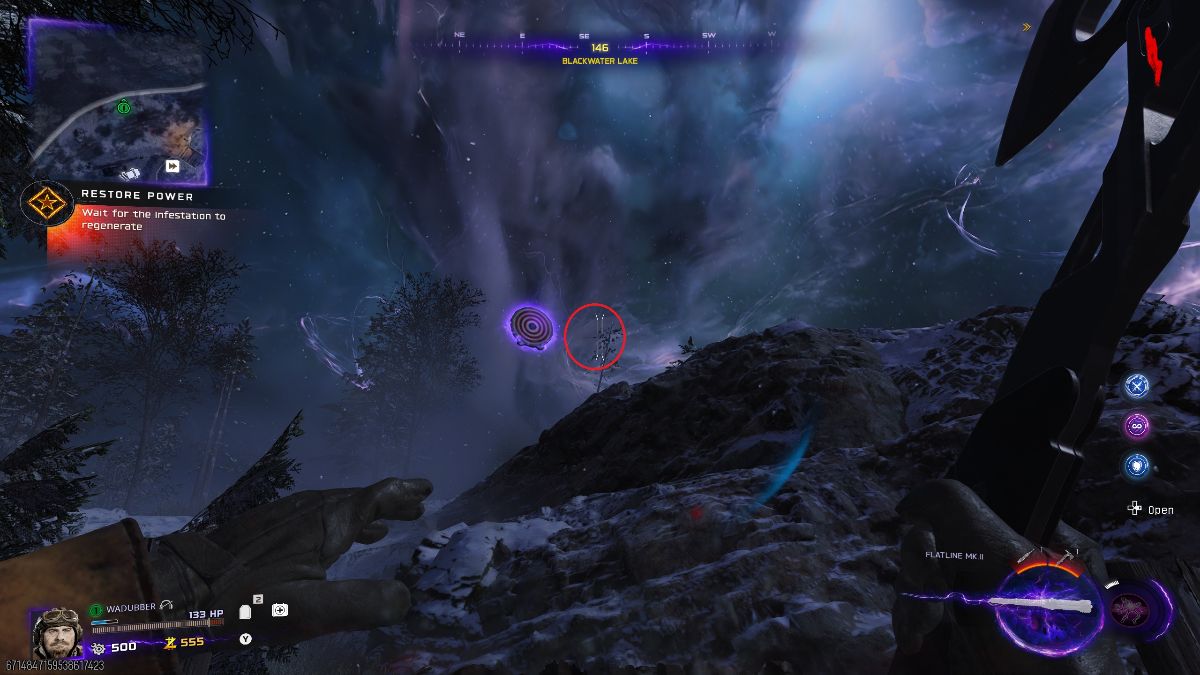This screenshot has width=1200, height=675.
Task: Click the armor plate slot icon
Action: pyautogui.click(x=246, y=611)
